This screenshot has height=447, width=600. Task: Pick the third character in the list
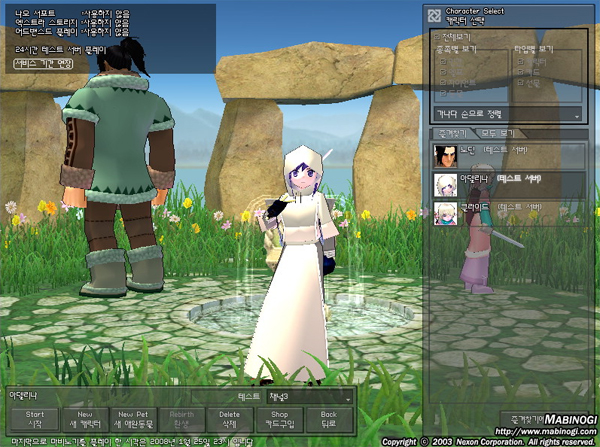pos(505,211)
